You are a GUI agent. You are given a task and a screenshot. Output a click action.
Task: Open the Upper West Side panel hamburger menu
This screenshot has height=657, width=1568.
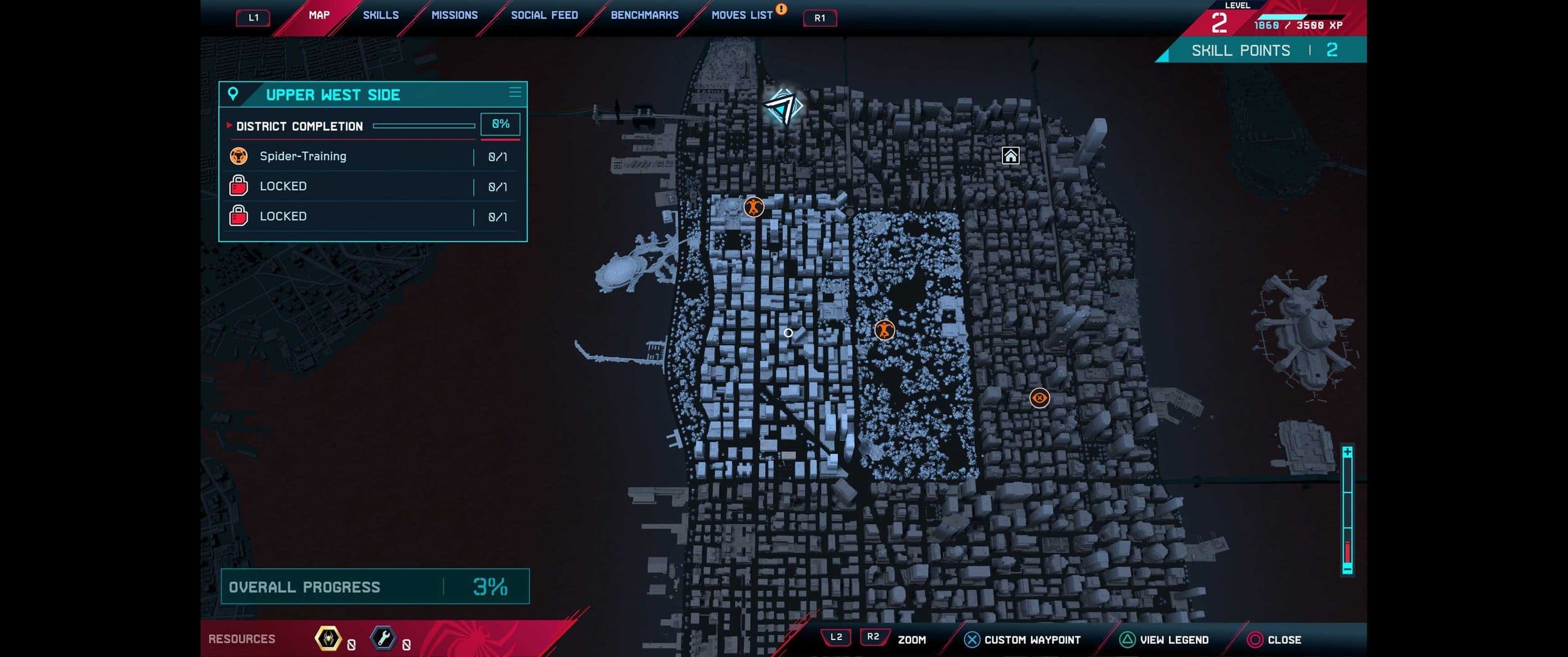click(515, 92)
